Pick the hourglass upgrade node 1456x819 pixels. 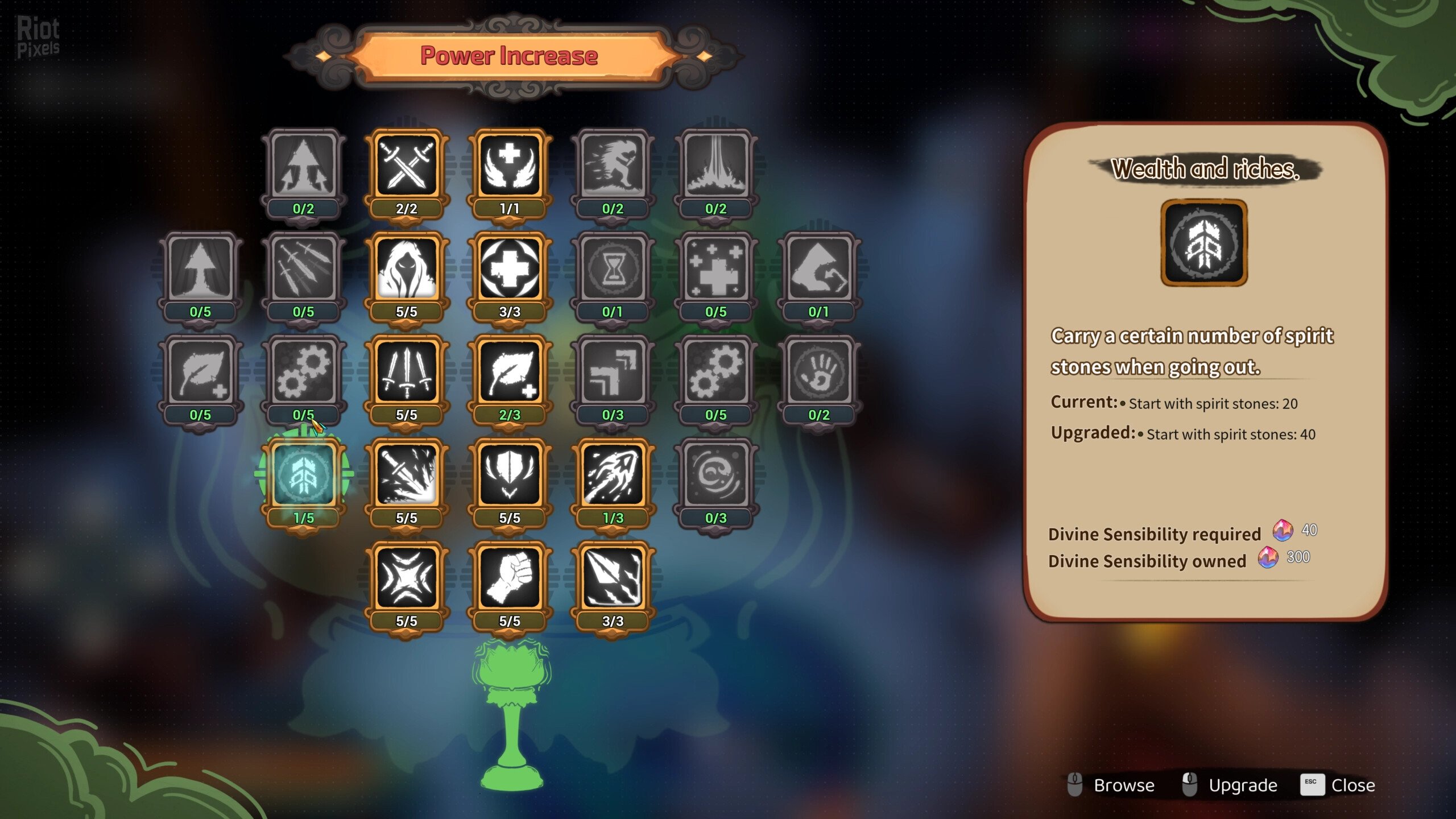613,268
